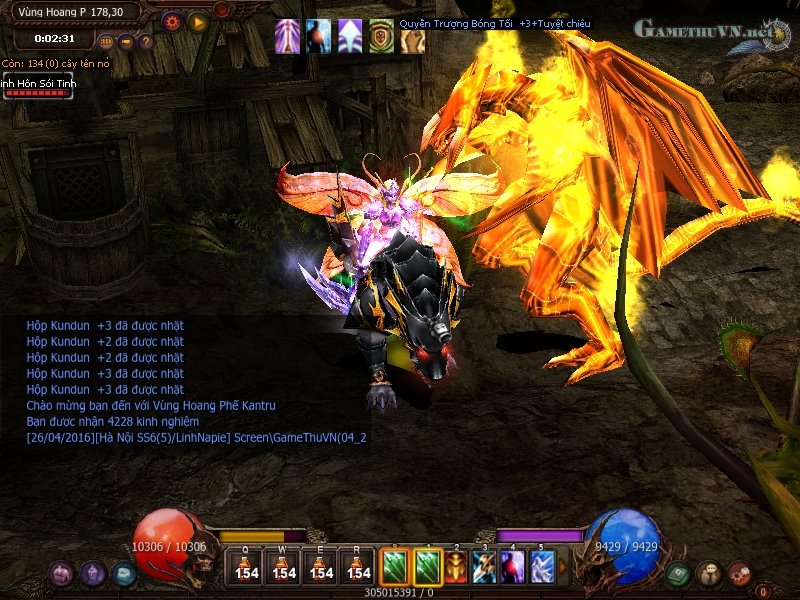Activate the white streak skill in slot 5
Viewport: 800px width, 600px height.
point(542,567)
